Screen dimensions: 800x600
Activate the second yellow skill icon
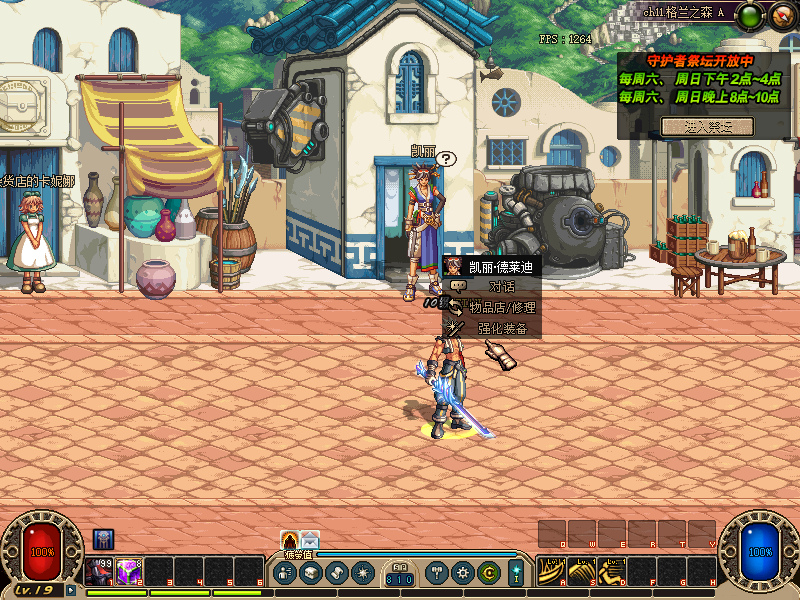tap(580, 571)
